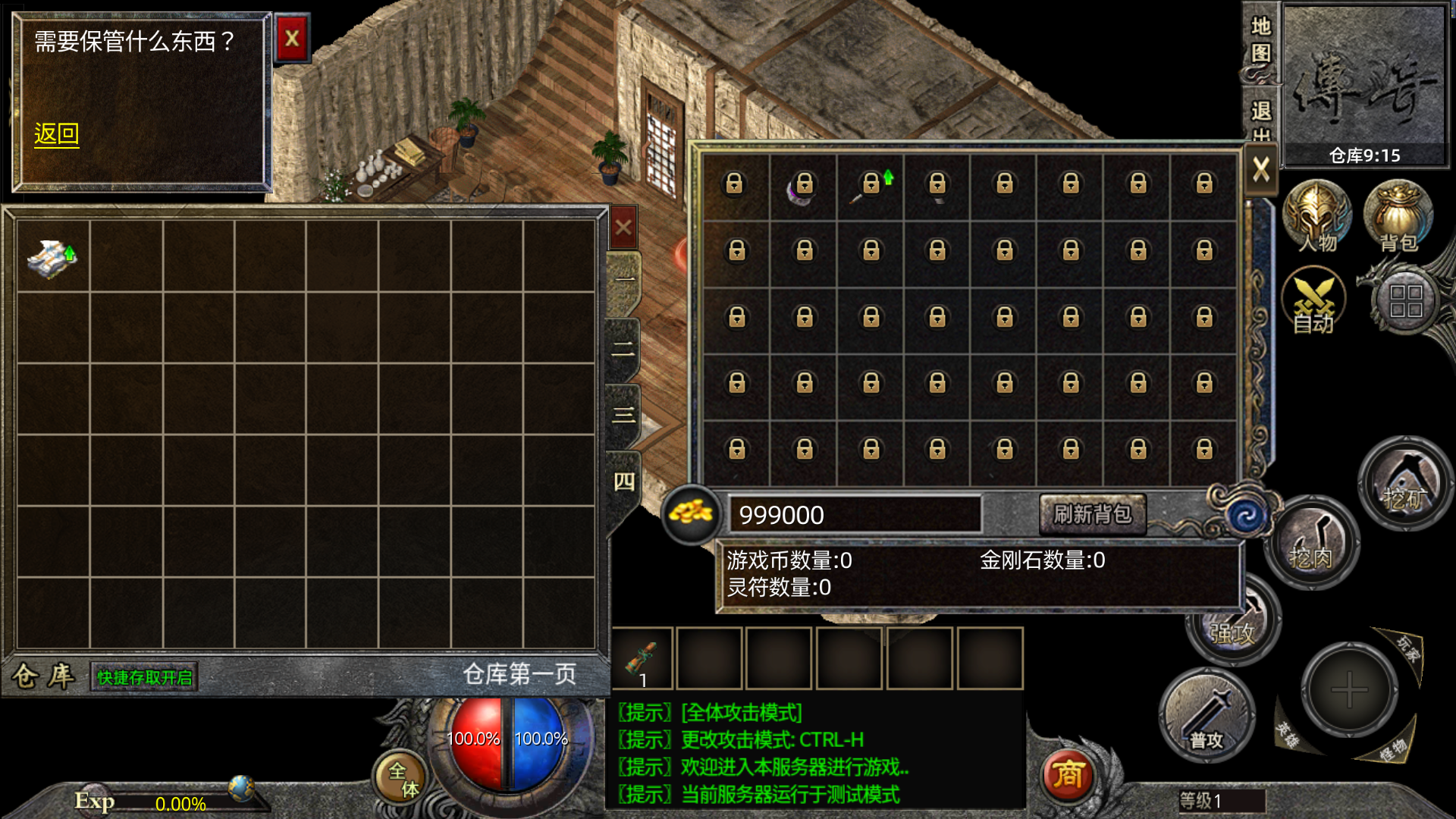Close the backpack inventory panel
This screenshot has width=1456, height=819.
(x=1260, y=169)
